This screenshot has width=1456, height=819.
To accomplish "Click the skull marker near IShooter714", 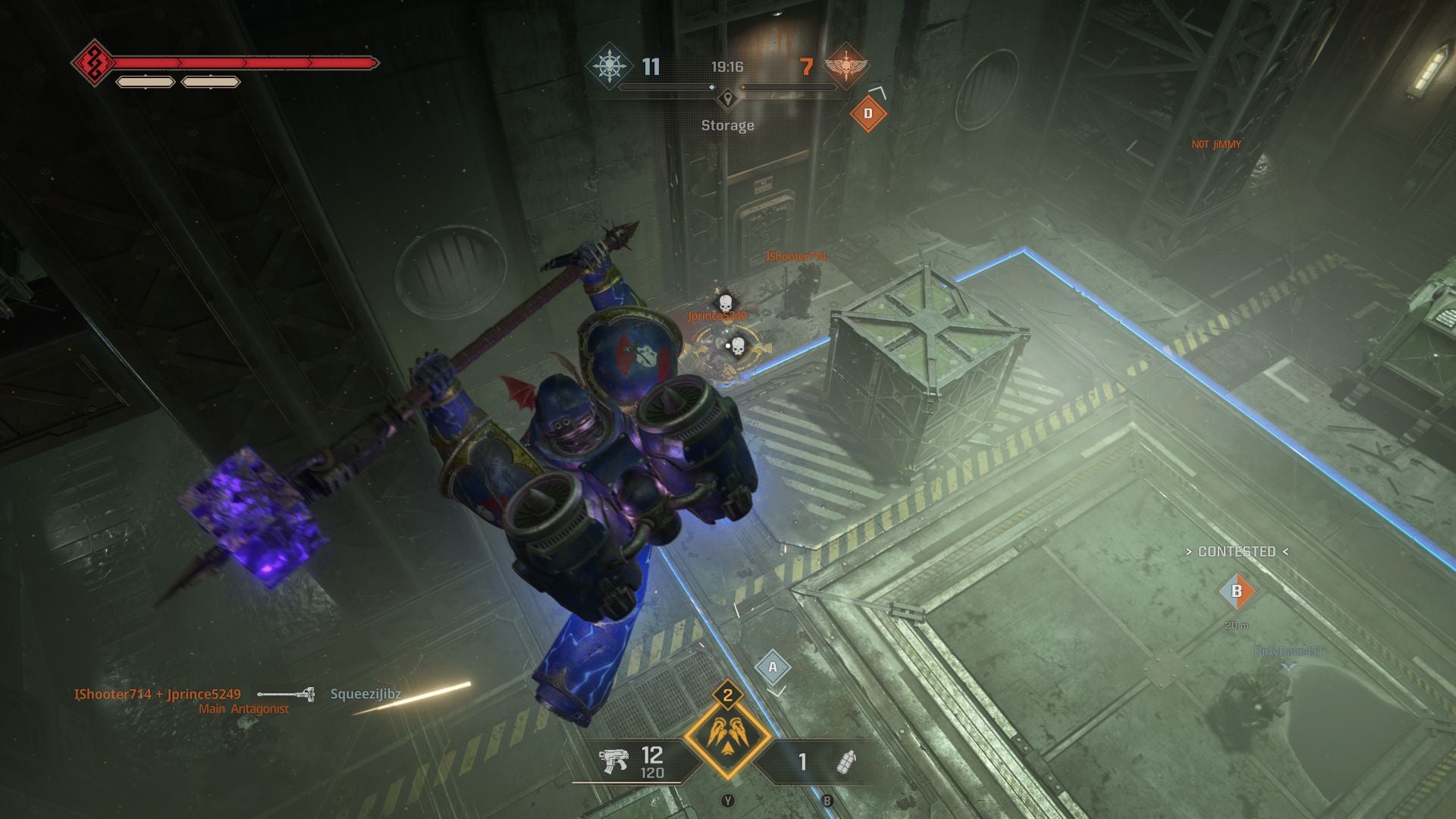I will click(x=724, y=301).
